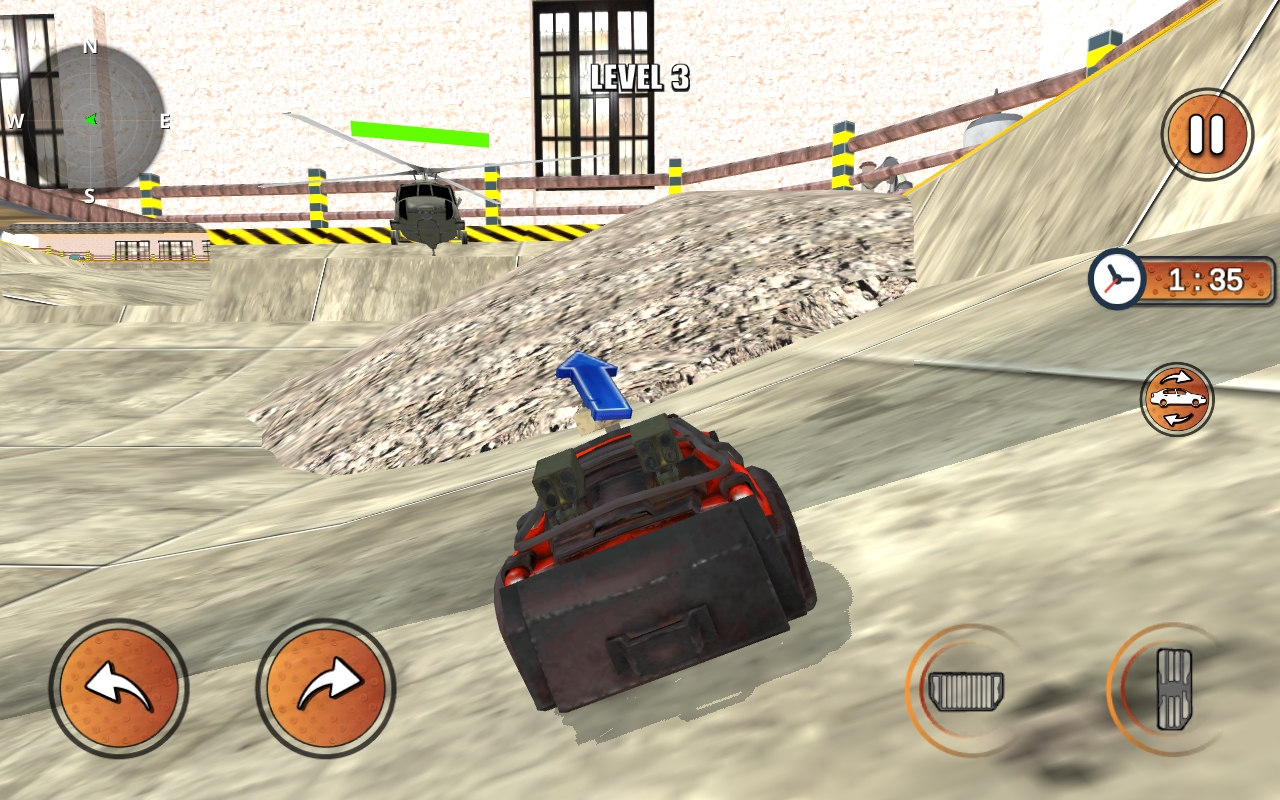Image resolution: width=1280 pixels, height=800 pixels.
Task: Tap the green compass needle
Action: pos(90,119)
